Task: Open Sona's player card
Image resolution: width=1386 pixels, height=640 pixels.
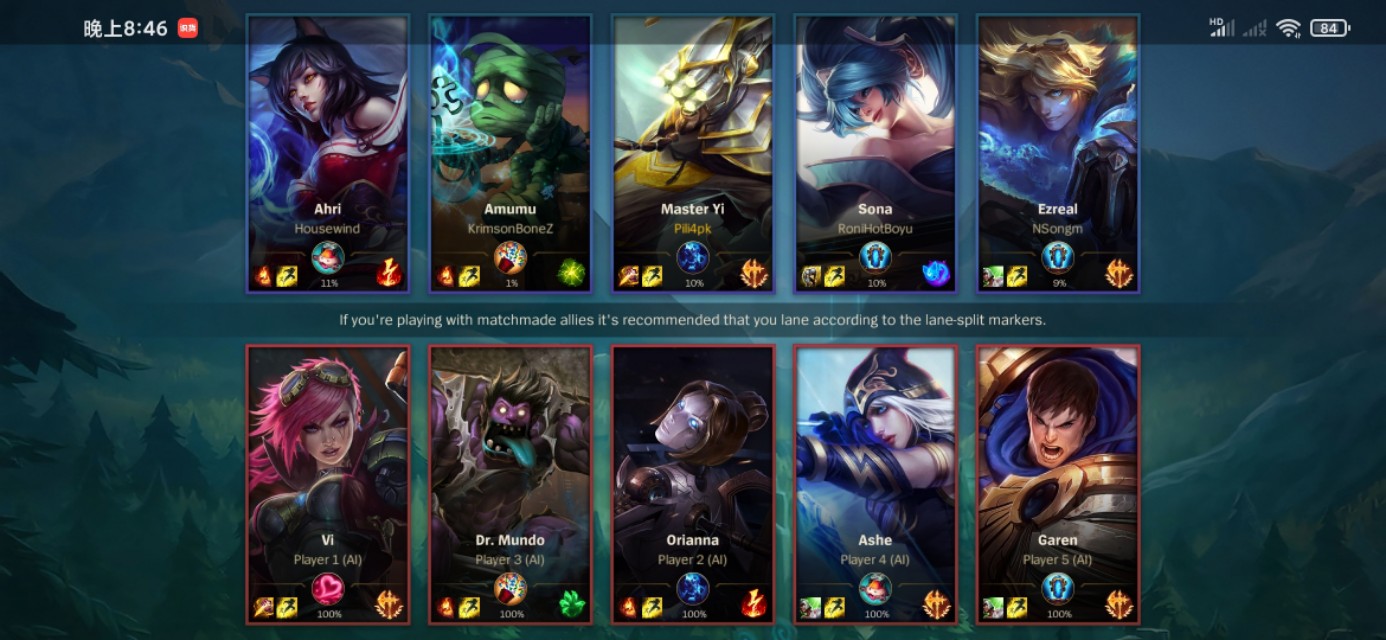Action: [x=875, y=153]
